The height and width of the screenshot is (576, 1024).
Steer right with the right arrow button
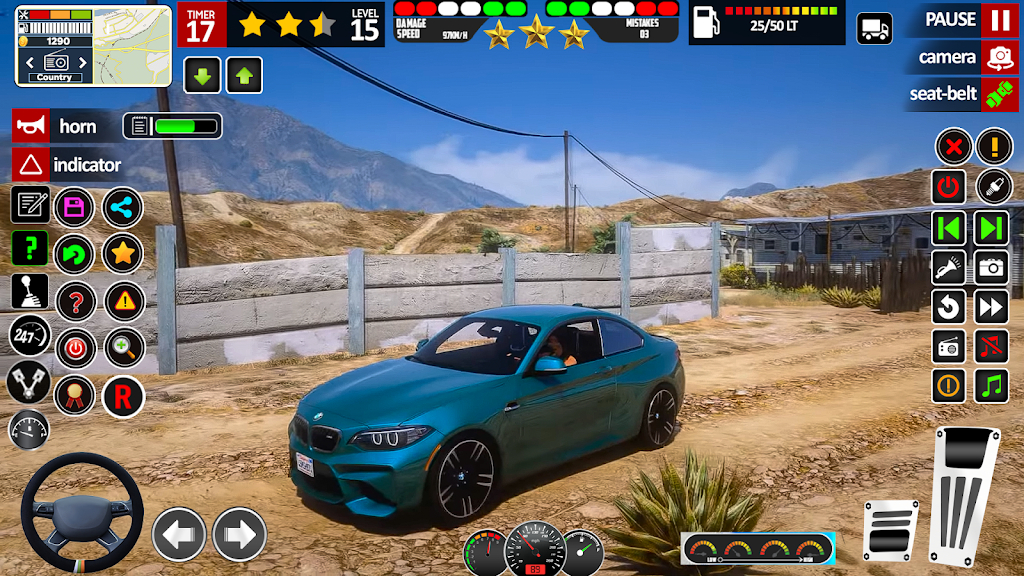pyautogui.click(x=239, y=534)
